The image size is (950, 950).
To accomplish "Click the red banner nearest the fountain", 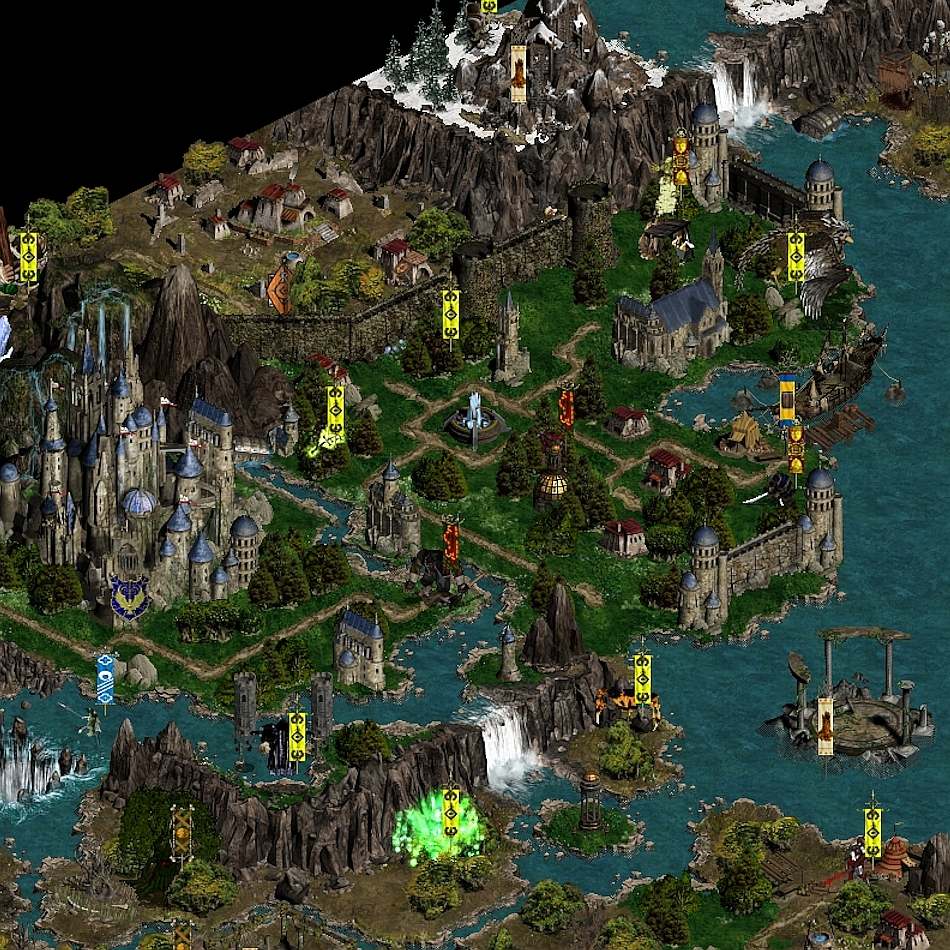I will 567,406.
